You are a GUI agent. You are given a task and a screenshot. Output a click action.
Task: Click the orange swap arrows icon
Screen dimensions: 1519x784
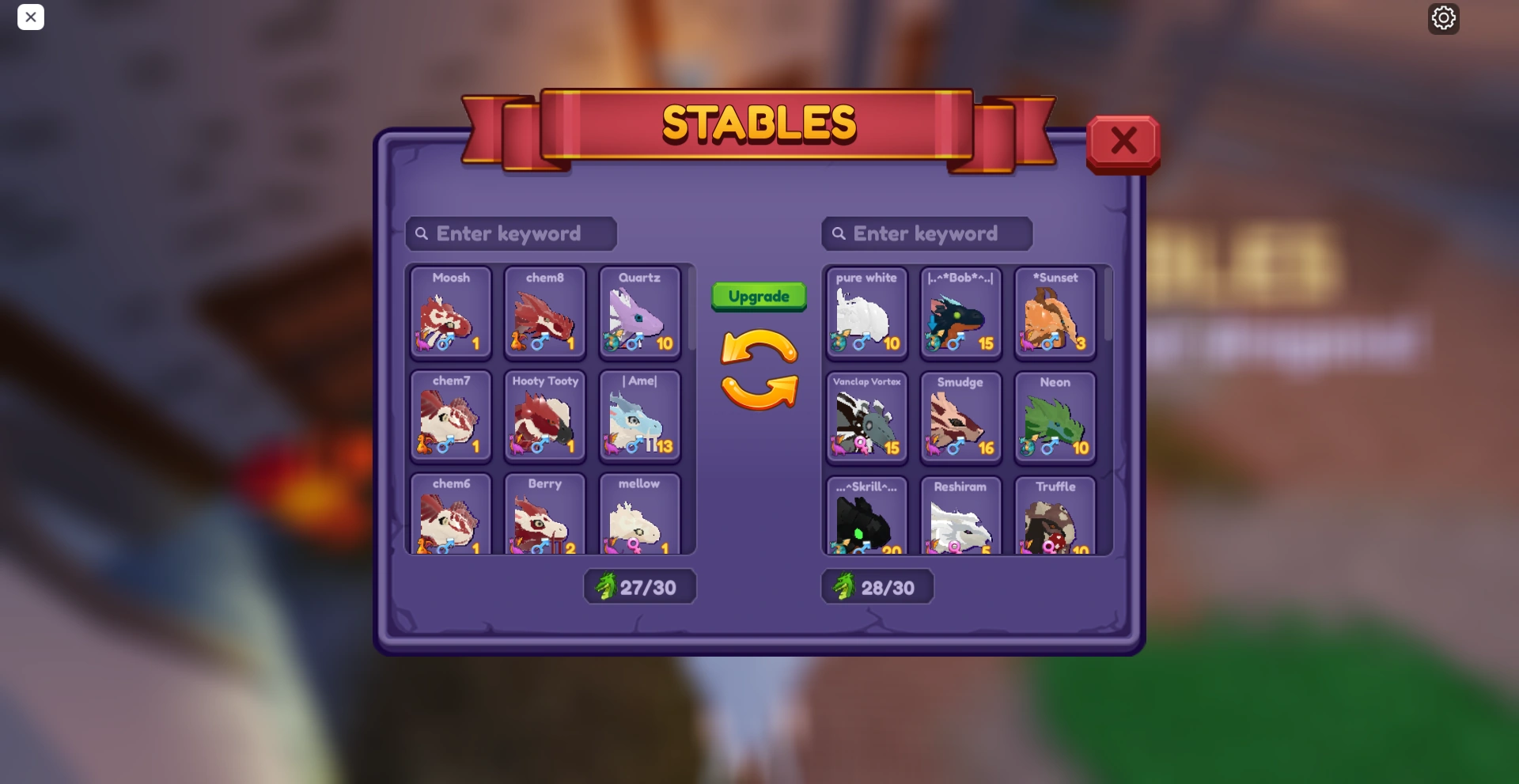(x=758, y=369)
